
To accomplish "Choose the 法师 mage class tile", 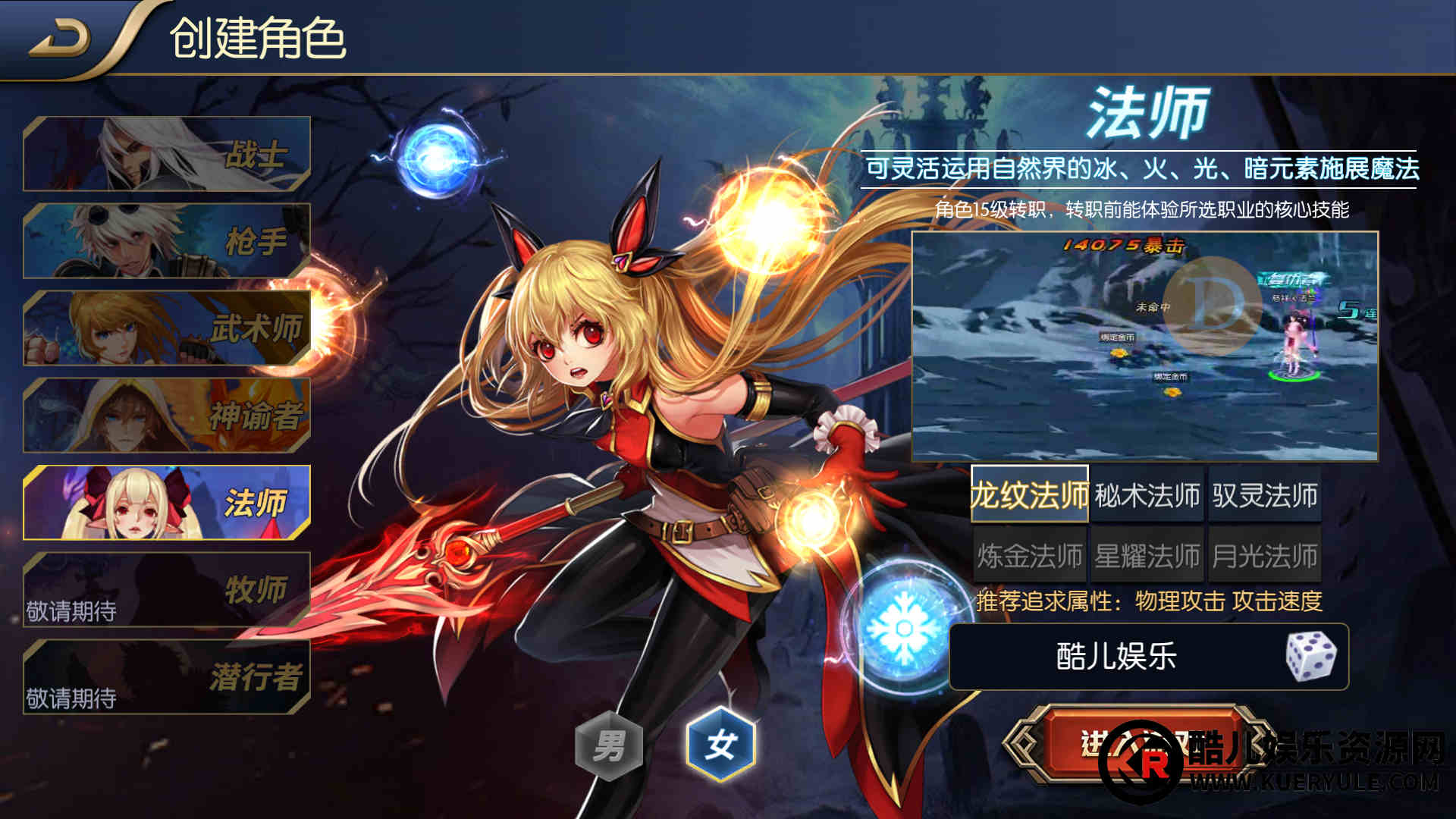I will coord(167,503).
